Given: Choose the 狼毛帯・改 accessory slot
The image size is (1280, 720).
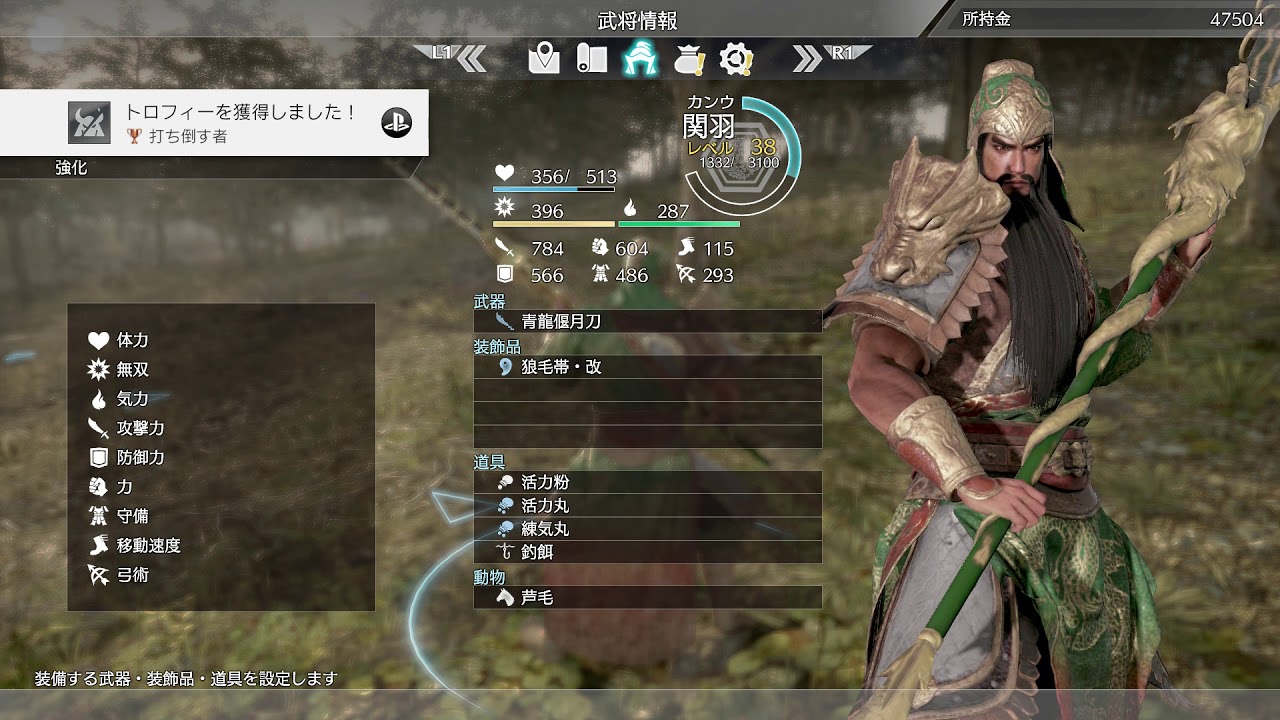Looking at the screenshot, I should (647, 367).
